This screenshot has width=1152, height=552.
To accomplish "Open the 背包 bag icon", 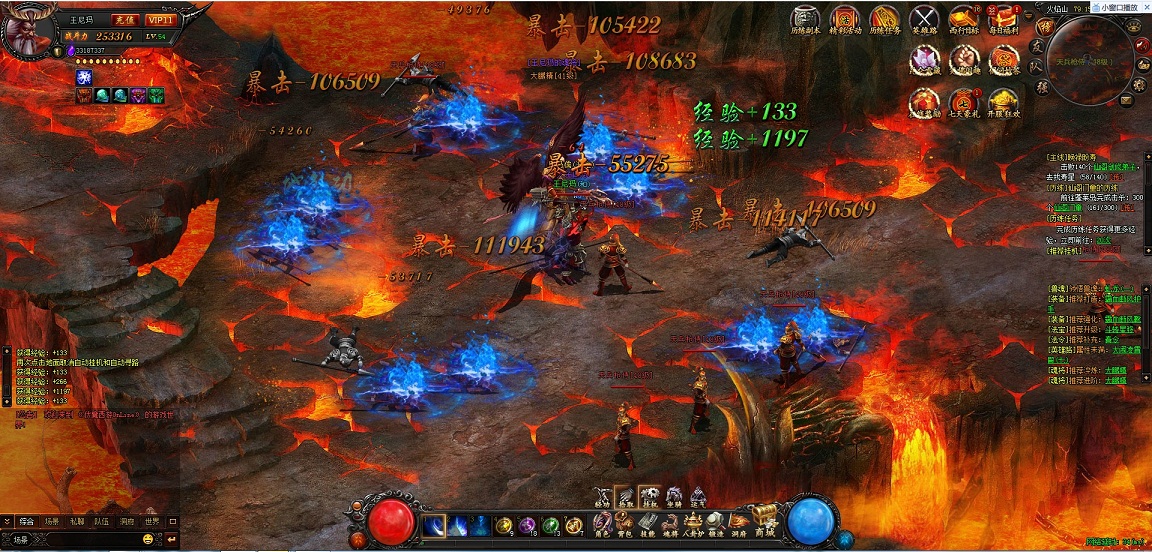I will click(623, 522).
